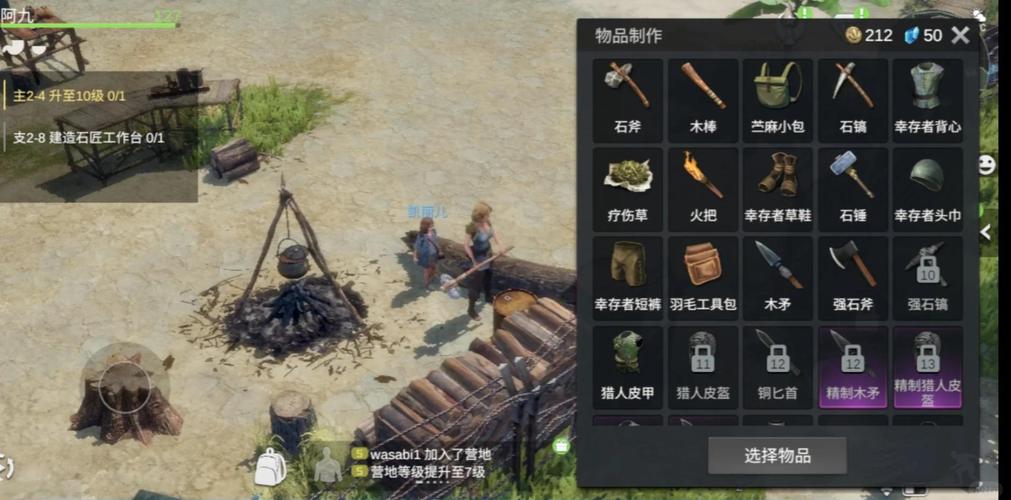
Task: Select the 幸存者头巾 headscarf recipe
Action: (x=927, y=188)
